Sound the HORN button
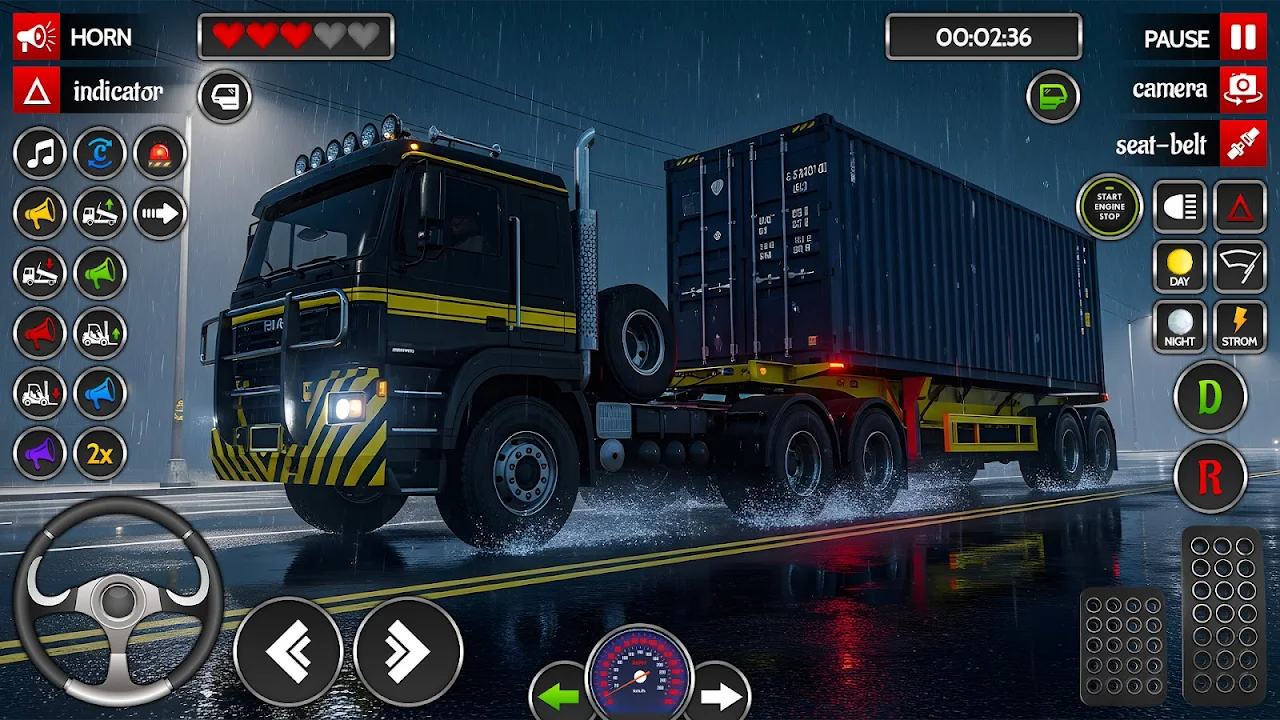This screenshot has height=720, width=1280. pyautogui.click(x=75, y=38)
